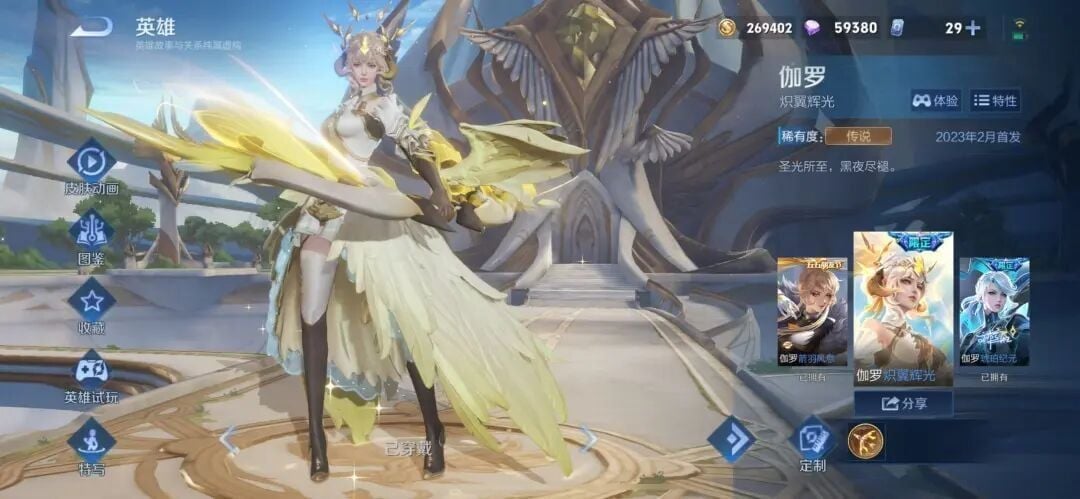Click the 体验 experience button
The height and width of the screenshot is (499, 1080).
tap(935, 100)
